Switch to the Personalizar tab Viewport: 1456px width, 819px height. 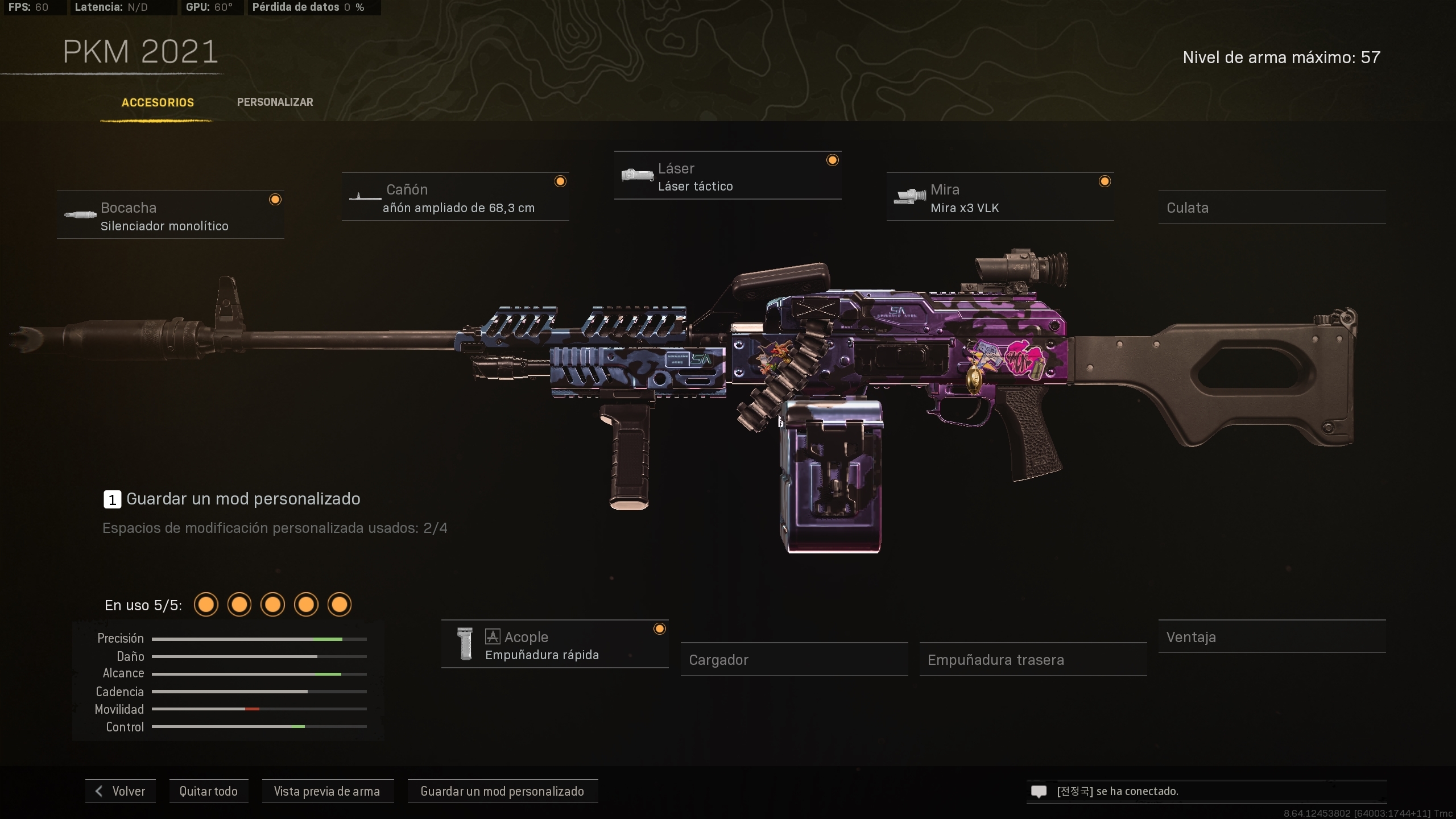(x=275, y=102)
